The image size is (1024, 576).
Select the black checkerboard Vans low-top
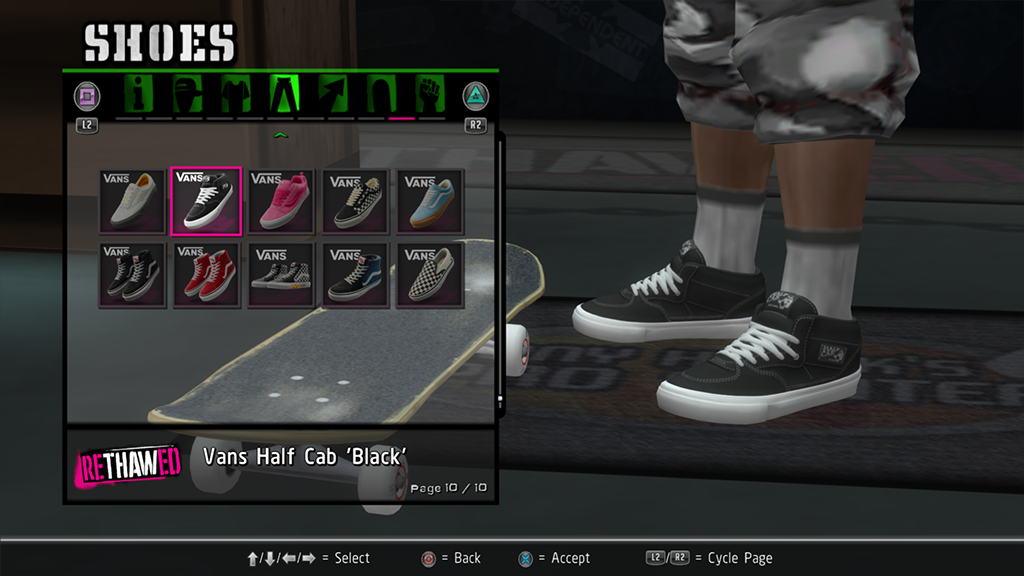355,201
